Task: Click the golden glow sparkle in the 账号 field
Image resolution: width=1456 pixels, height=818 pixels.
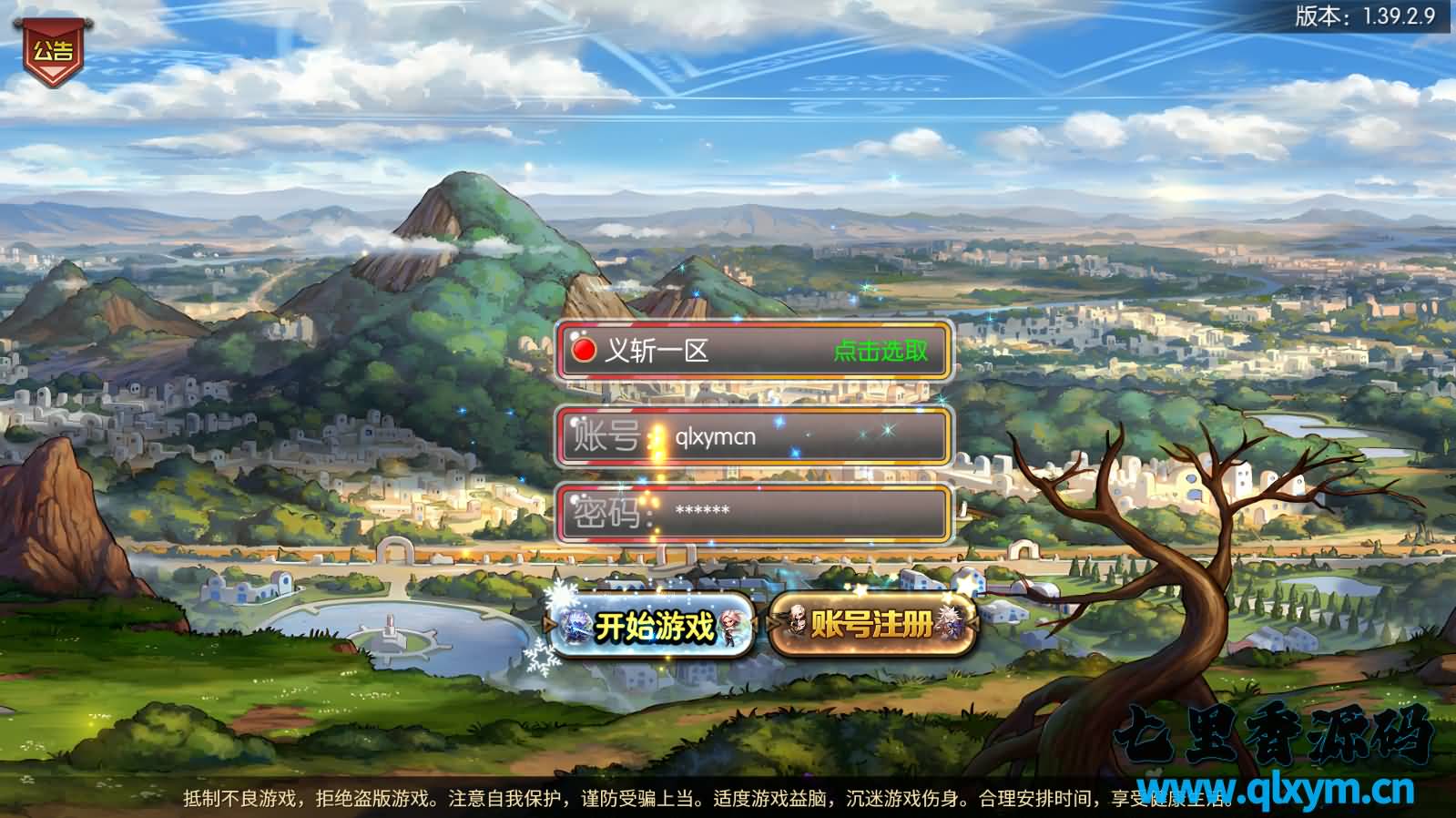Action: pyautogui.click(x=657, y=439)
